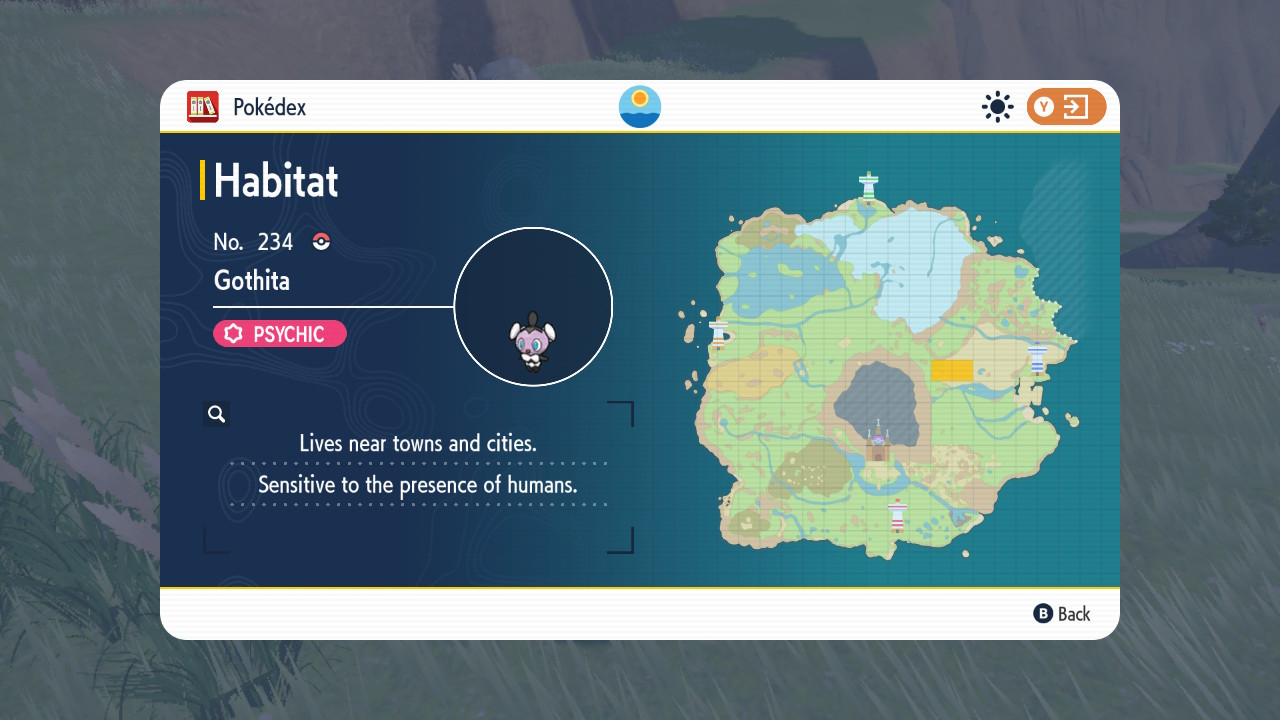Select the Gothita name text

(x=251, y=281)
